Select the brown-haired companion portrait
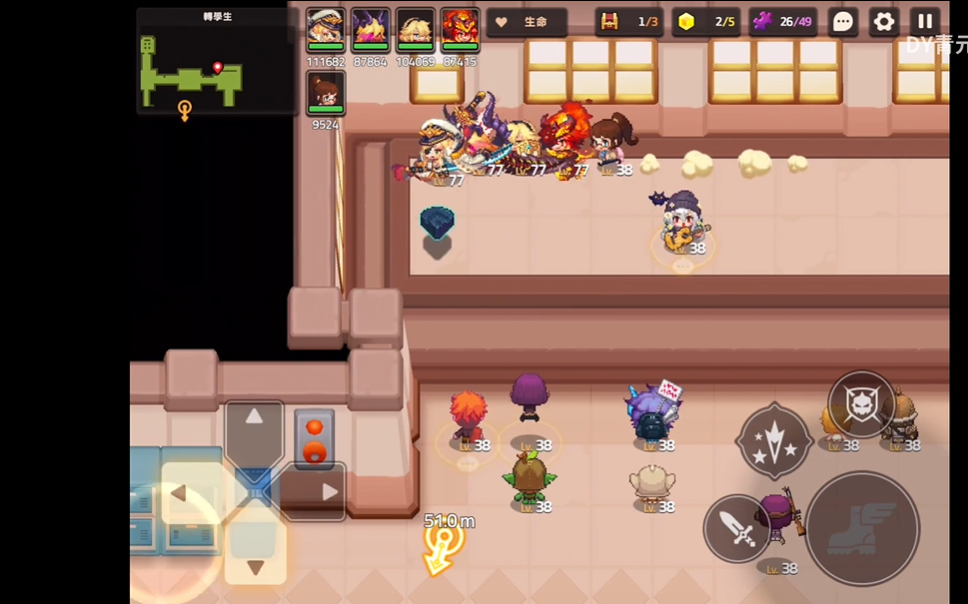 pyautogui.click(x=325, y=94)
